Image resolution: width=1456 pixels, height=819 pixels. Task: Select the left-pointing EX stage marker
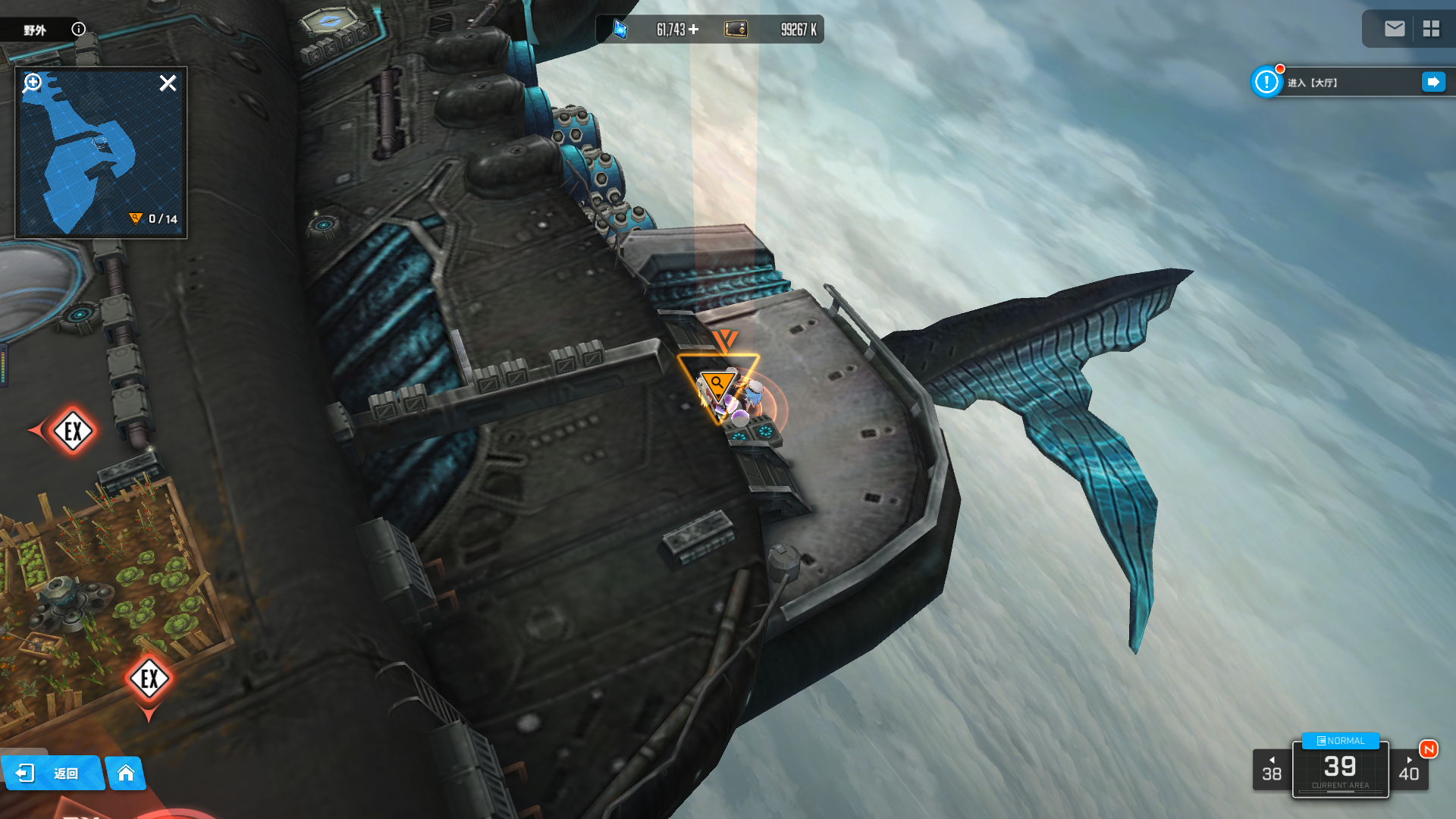coord(73,431)
